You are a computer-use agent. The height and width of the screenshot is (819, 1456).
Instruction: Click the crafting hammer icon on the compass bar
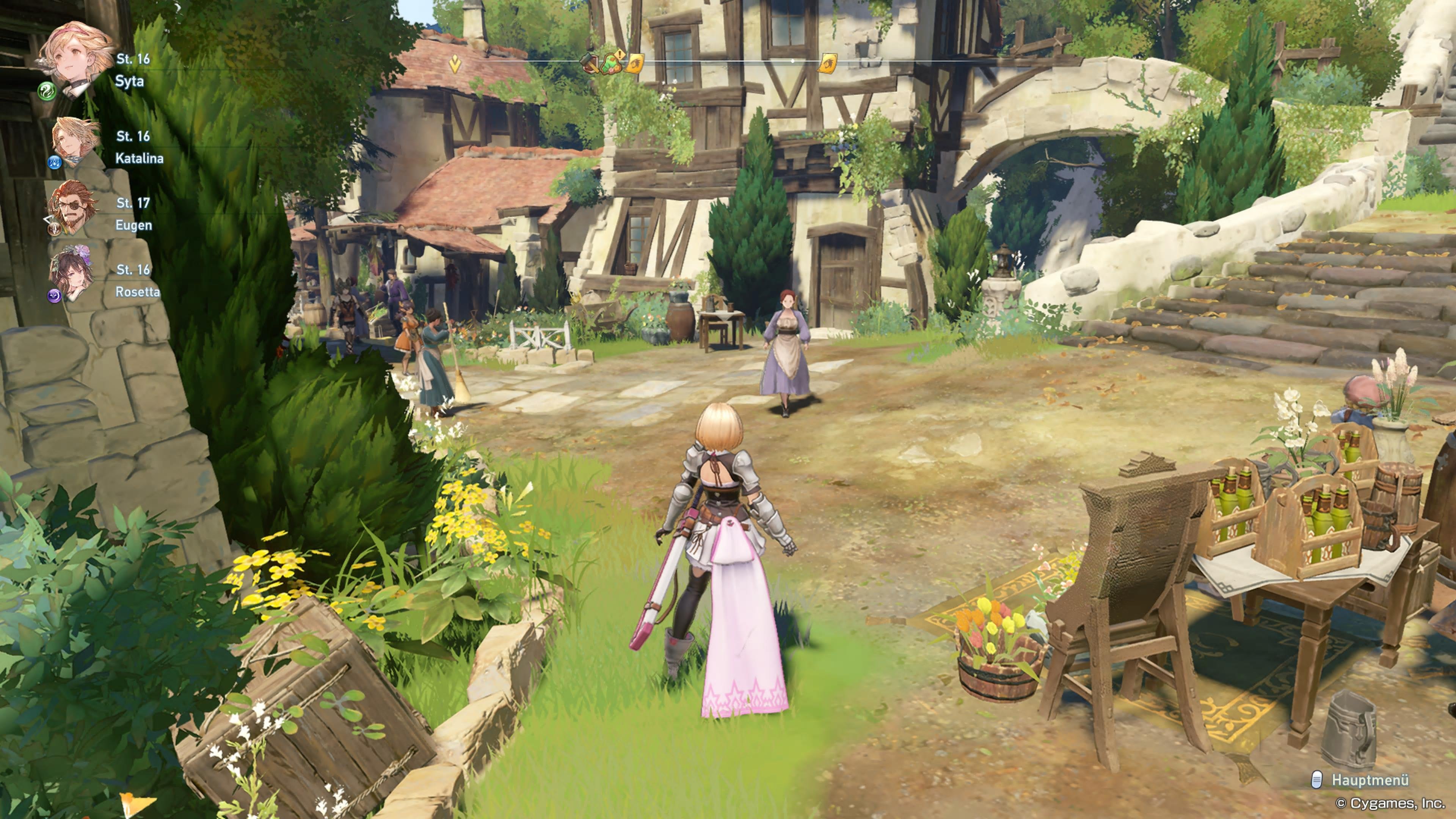coord(590,63)
